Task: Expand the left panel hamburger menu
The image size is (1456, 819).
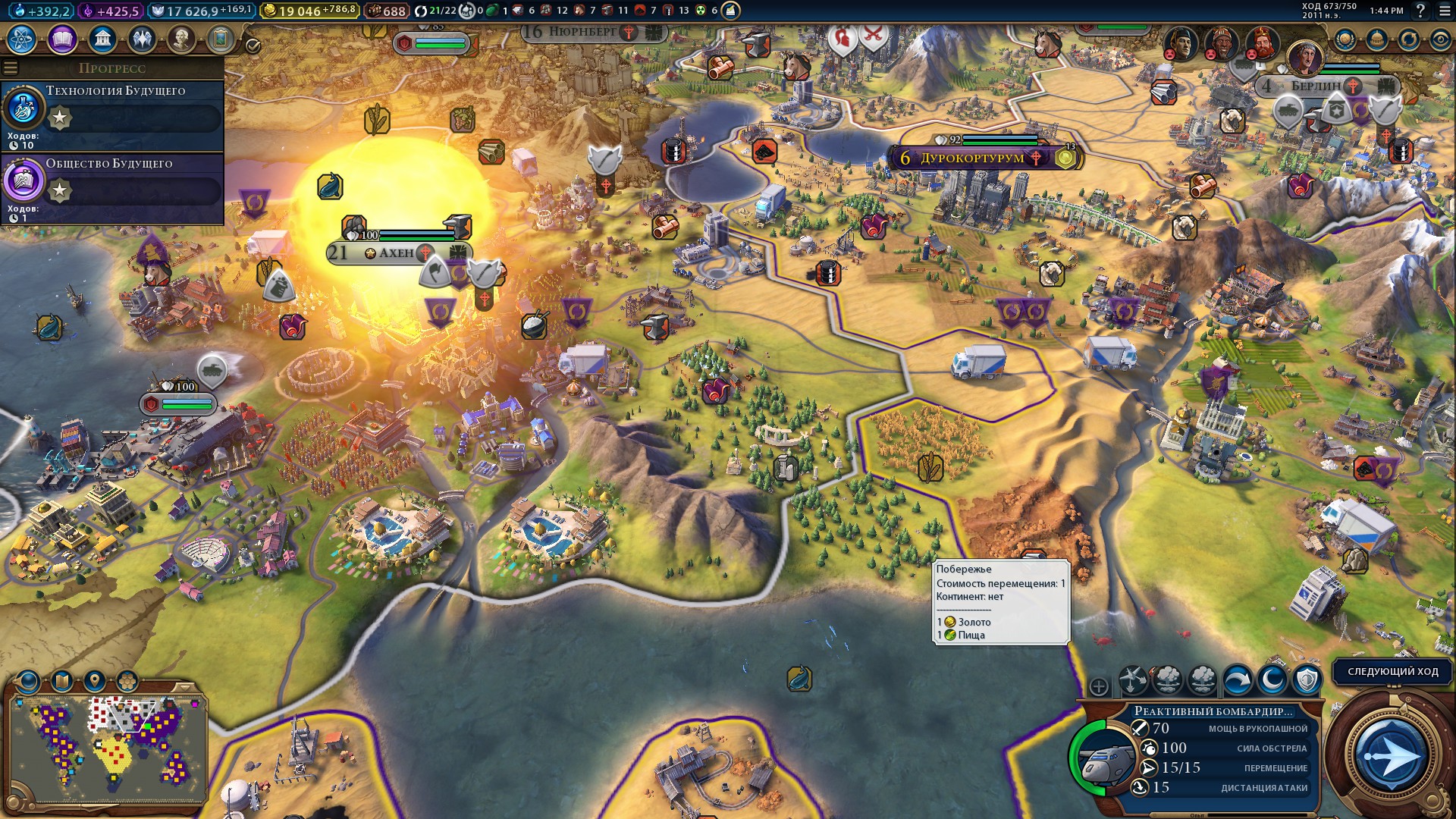Action: [10, 67]
